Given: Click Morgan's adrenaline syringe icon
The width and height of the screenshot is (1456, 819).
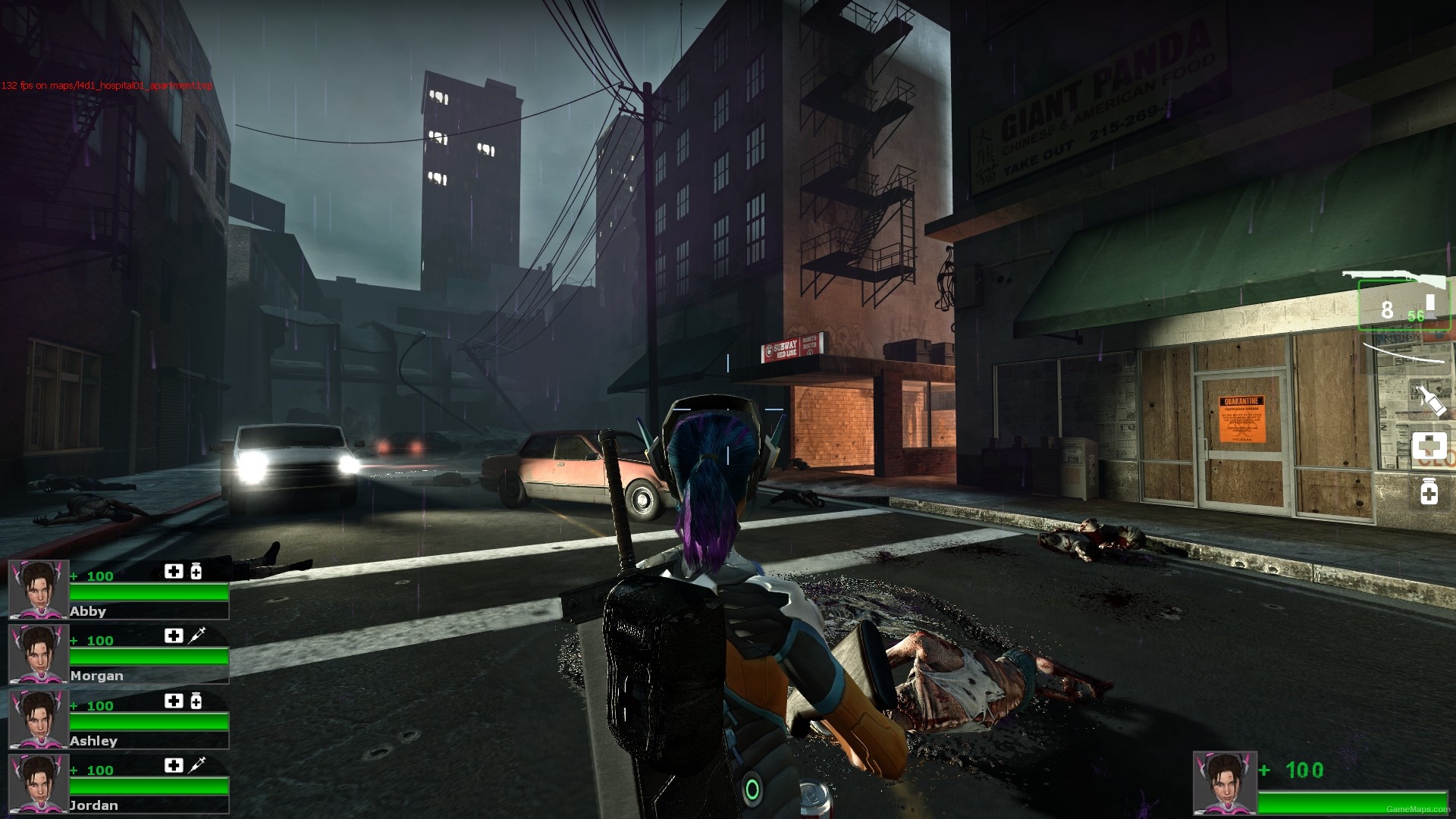Looking at the screenshot, I should point(197,635).
